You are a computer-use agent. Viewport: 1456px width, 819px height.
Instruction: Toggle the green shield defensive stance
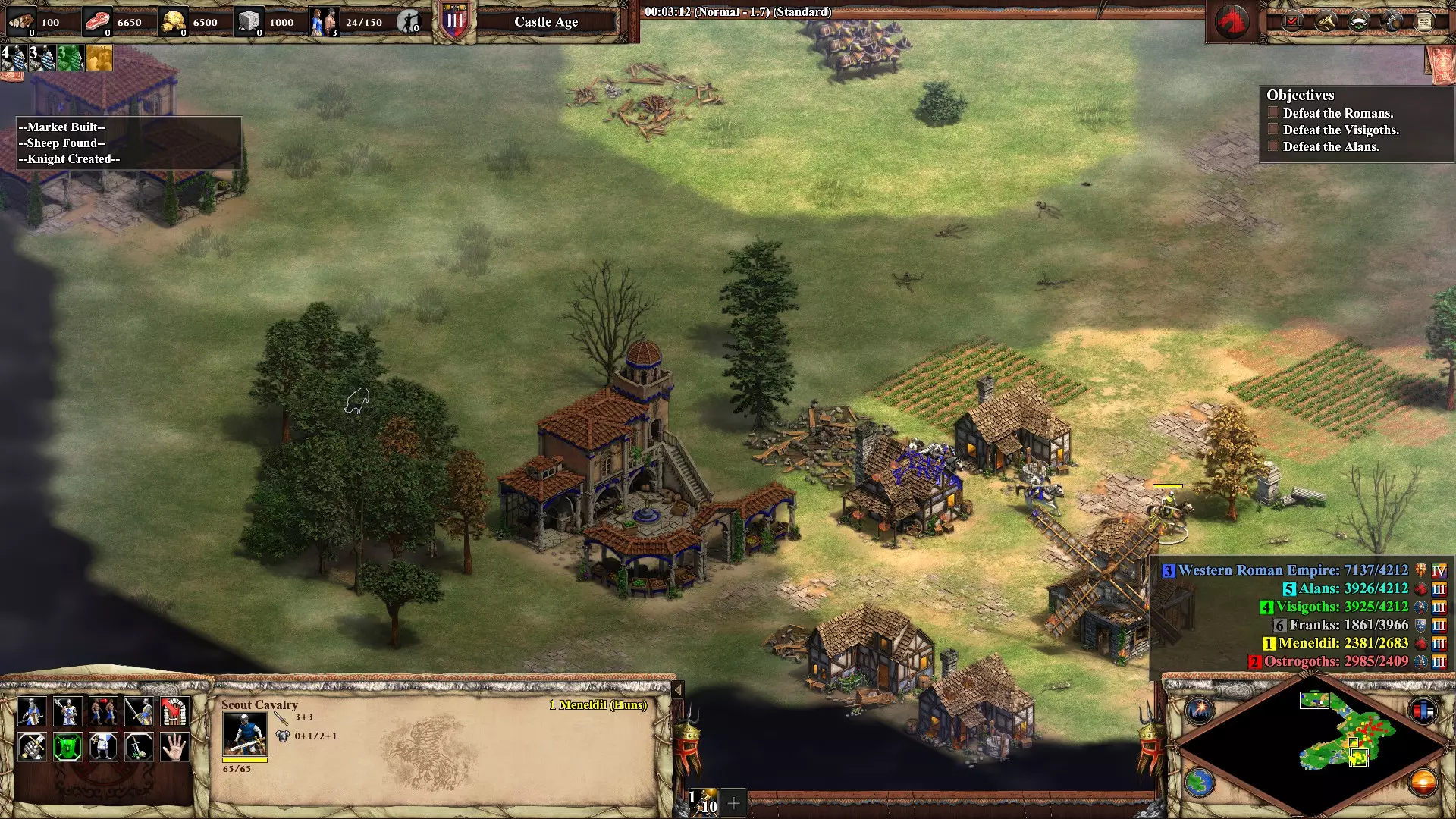[x=67, y=747]
